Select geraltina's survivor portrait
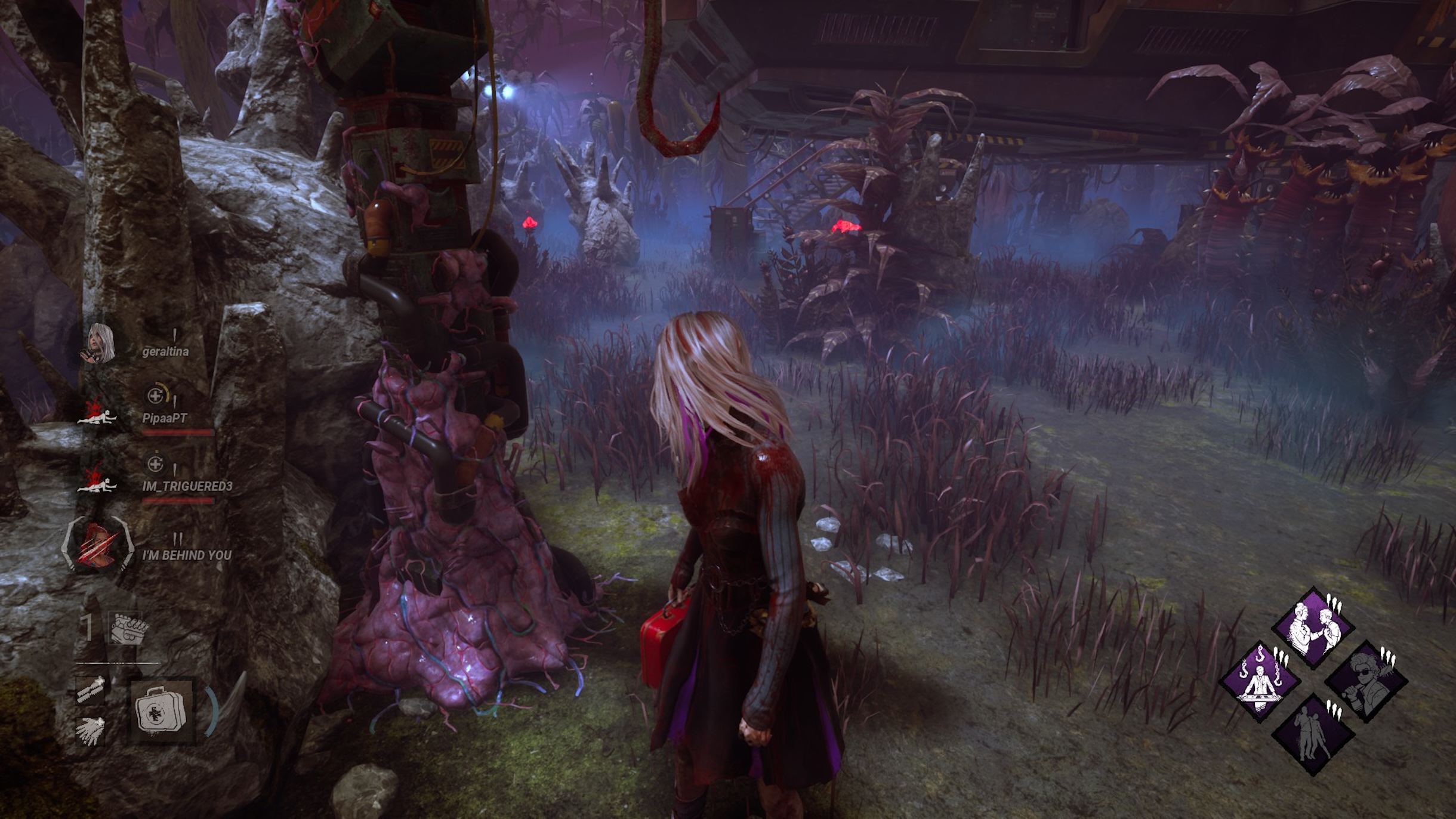Viewport: 1456px width, 819px height. click(x=99, y=345)
